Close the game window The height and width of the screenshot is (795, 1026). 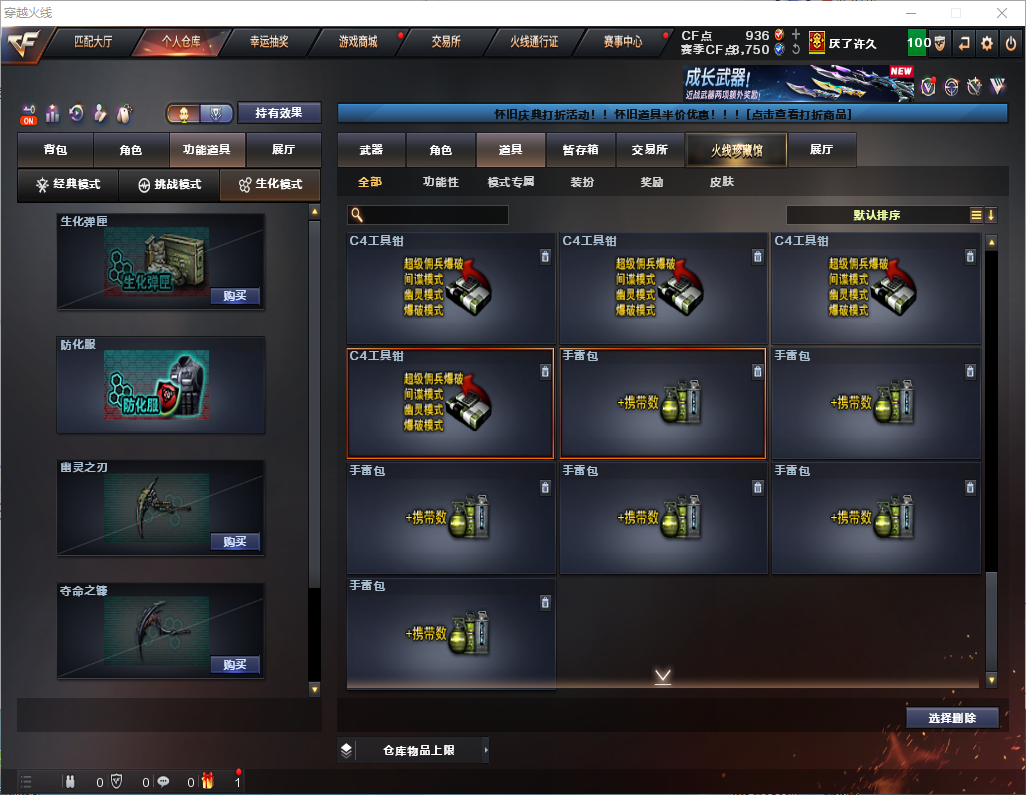pos(1000,13)
